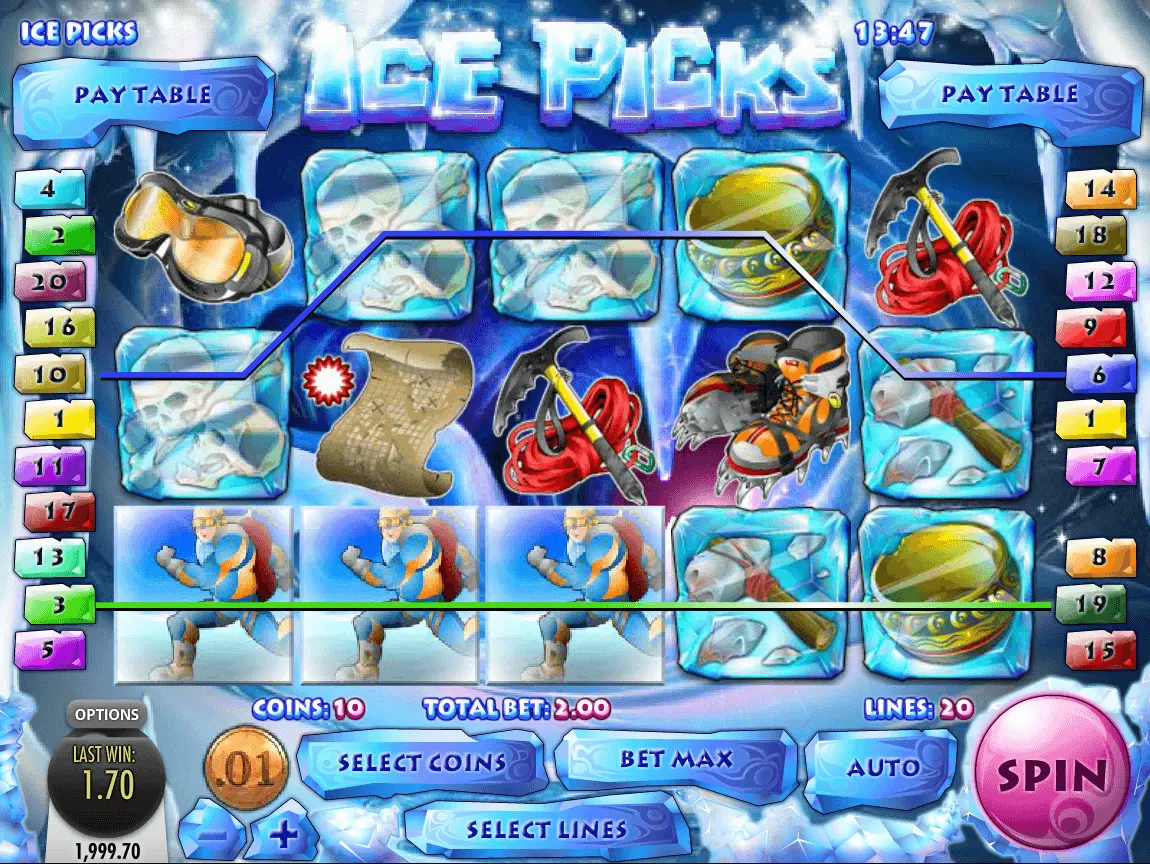
Task: Highlight payline 18 marker
Action: (x=1097, y=235)
